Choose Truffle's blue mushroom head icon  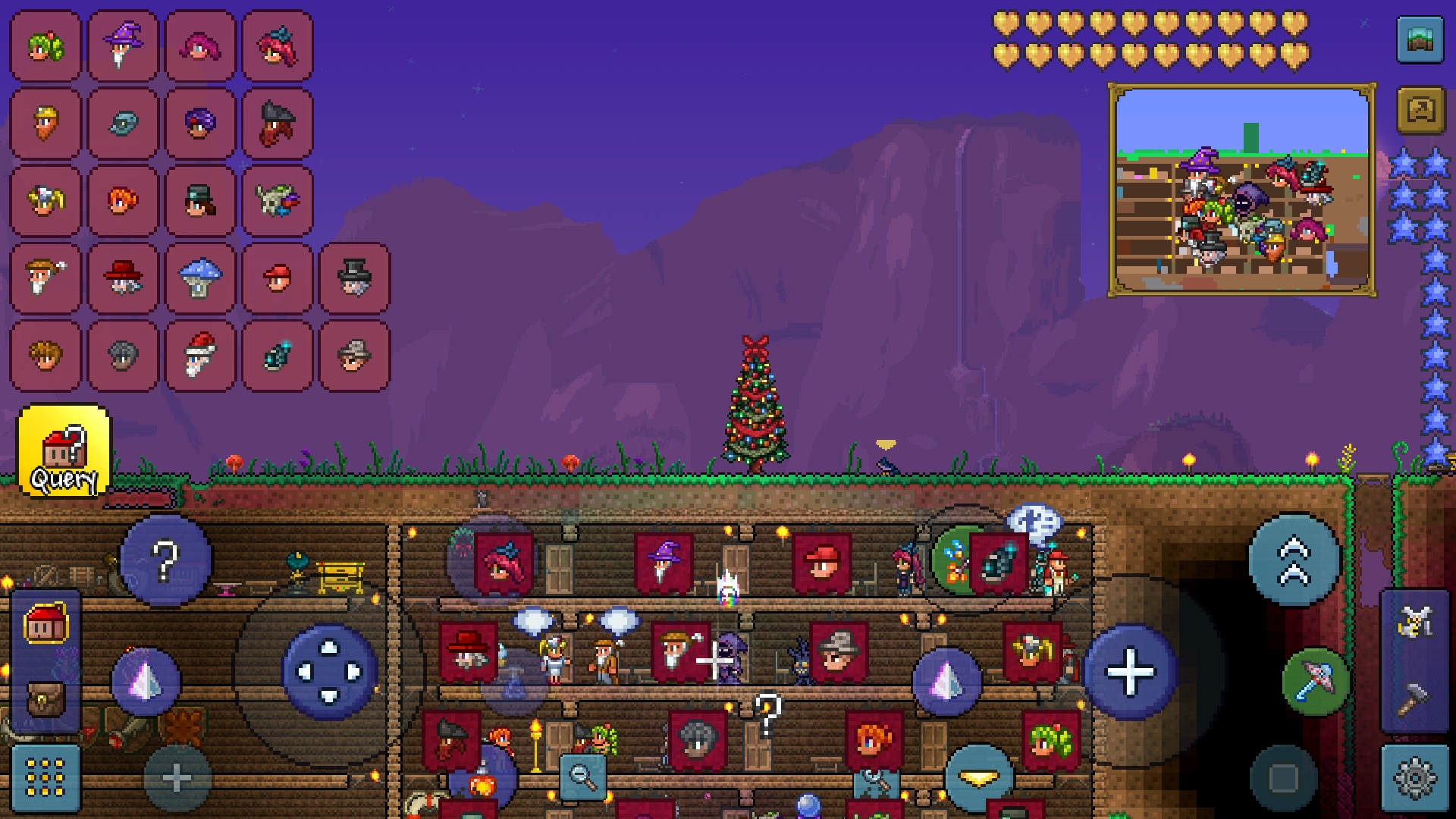pyautogui.click(x=200, y=279)
